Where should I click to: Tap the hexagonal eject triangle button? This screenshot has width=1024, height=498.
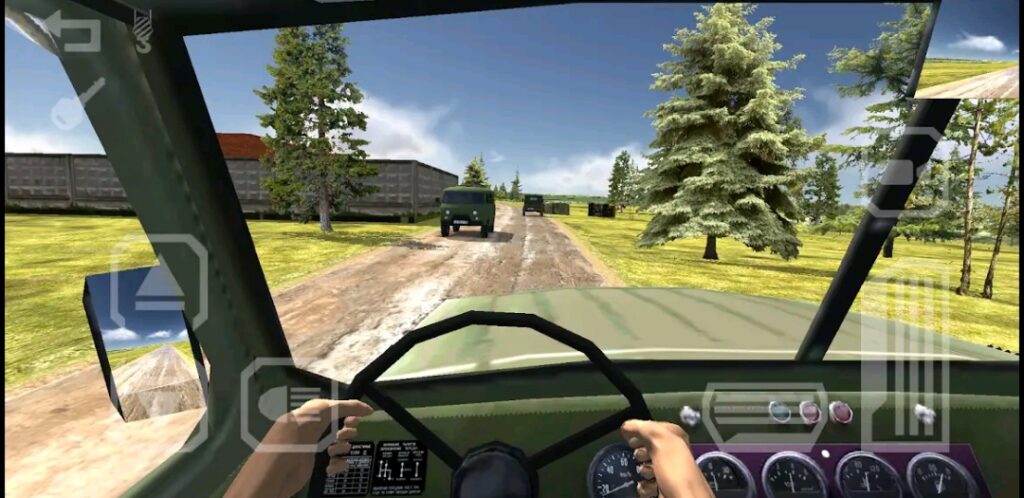157,284
